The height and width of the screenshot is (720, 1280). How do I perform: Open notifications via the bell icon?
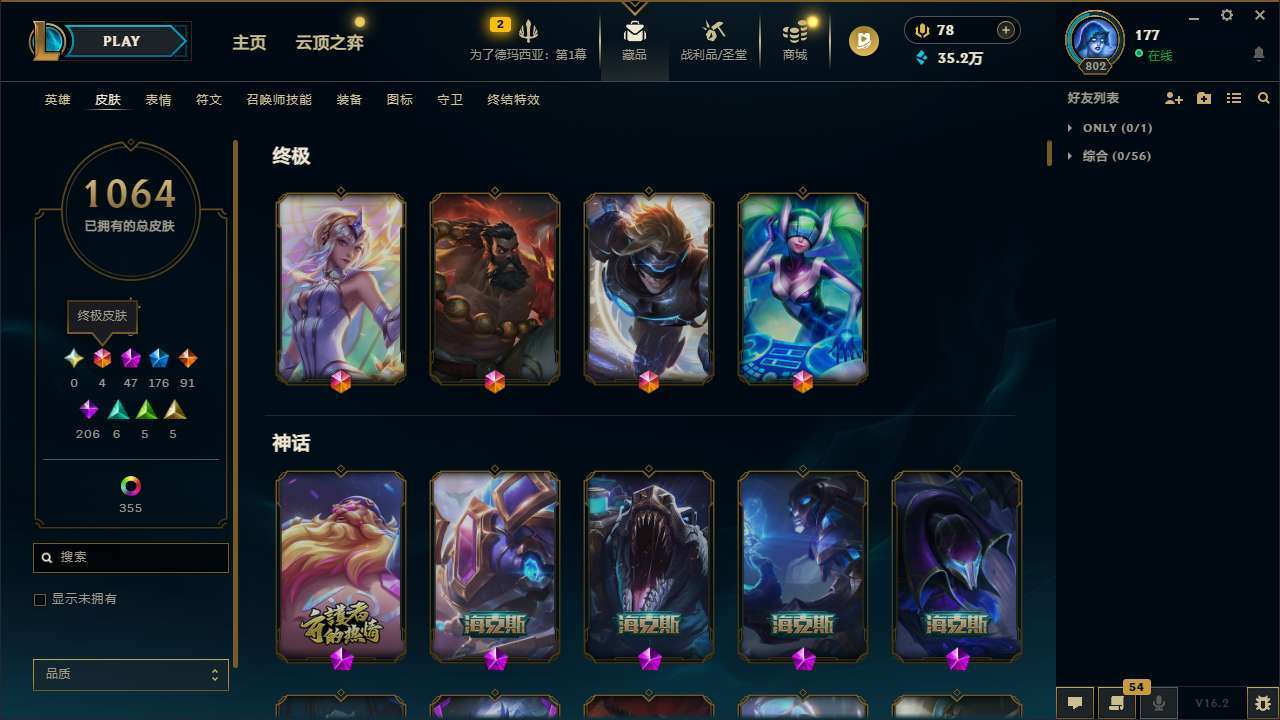pos(1258,55)
